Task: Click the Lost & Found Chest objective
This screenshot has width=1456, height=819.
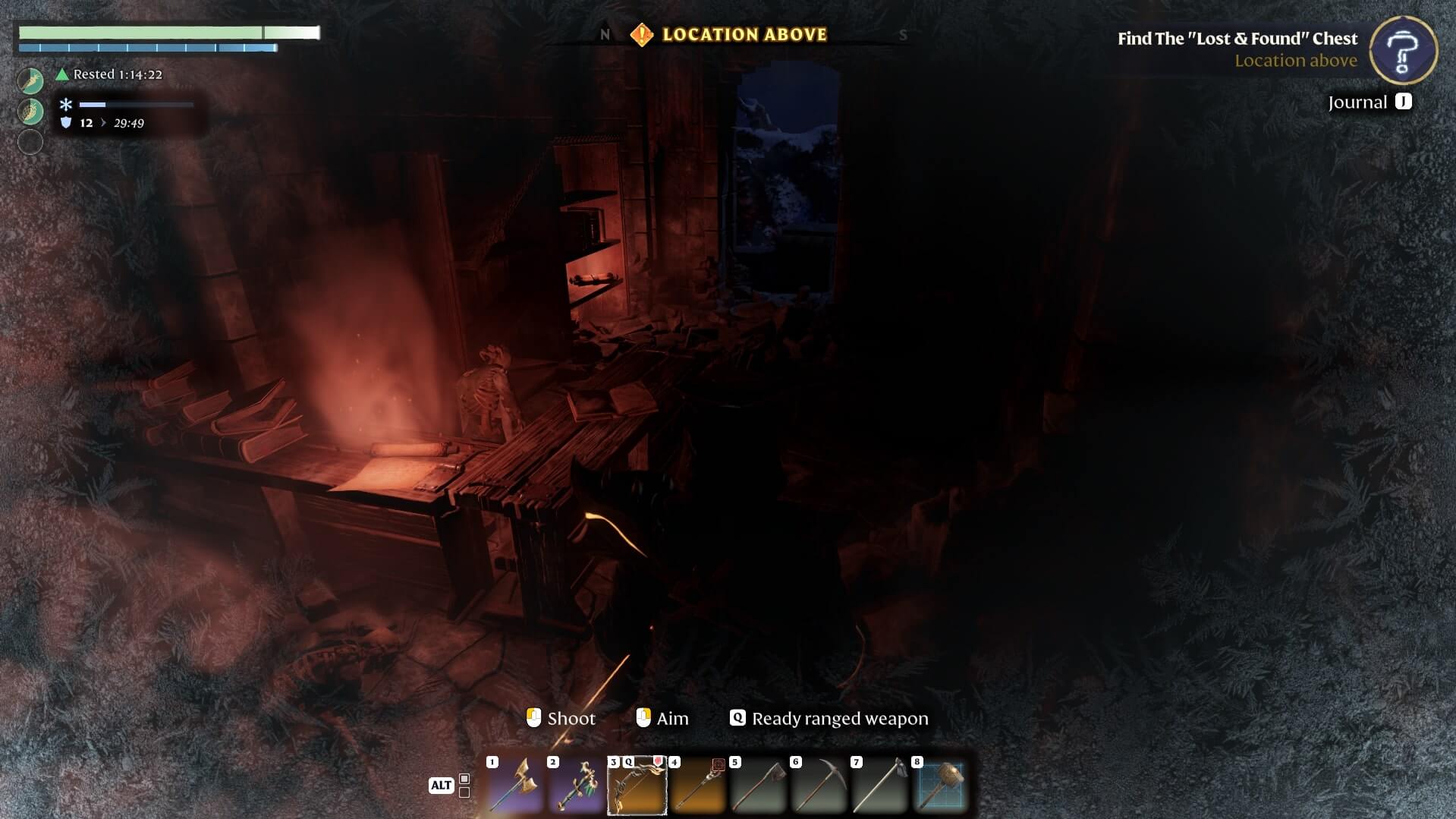Action: tap(1237, 39)
